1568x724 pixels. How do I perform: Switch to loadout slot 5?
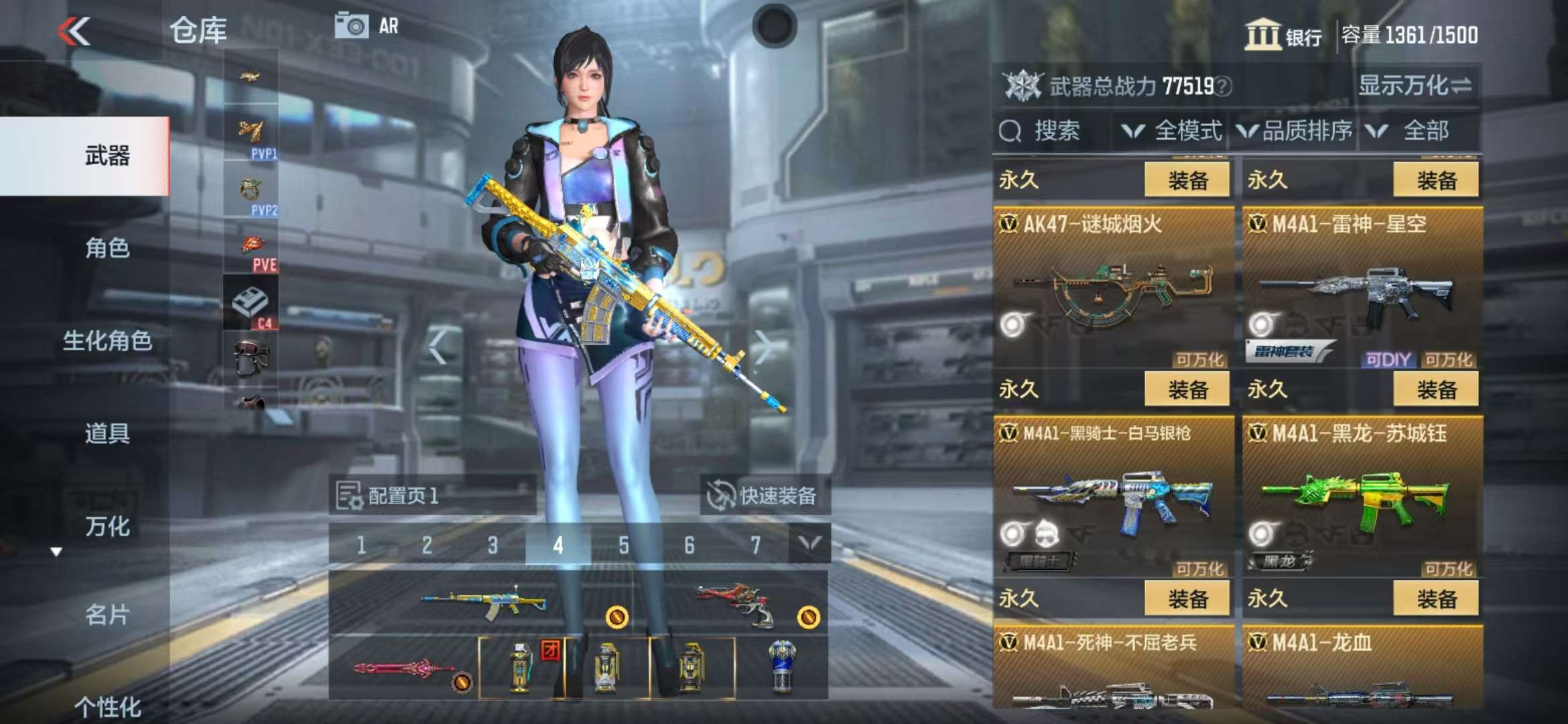pos(623,545)
